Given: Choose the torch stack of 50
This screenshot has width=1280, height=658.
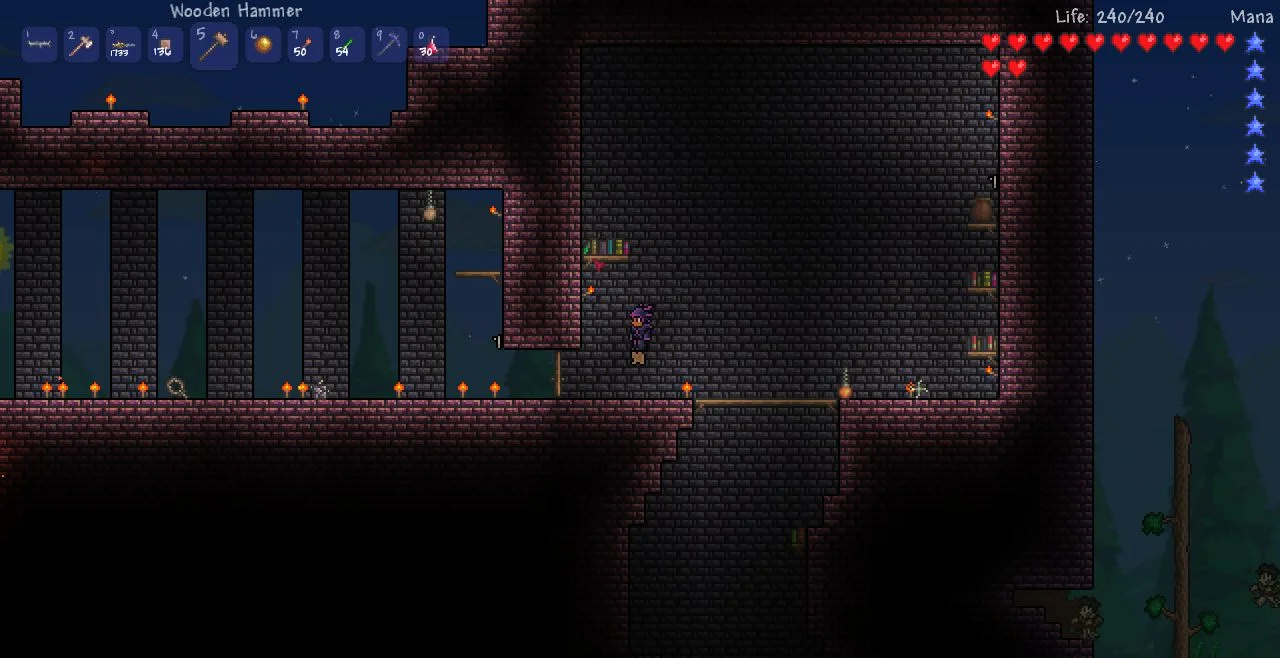Looking at the screenshot, I should (x=304, y=45).
